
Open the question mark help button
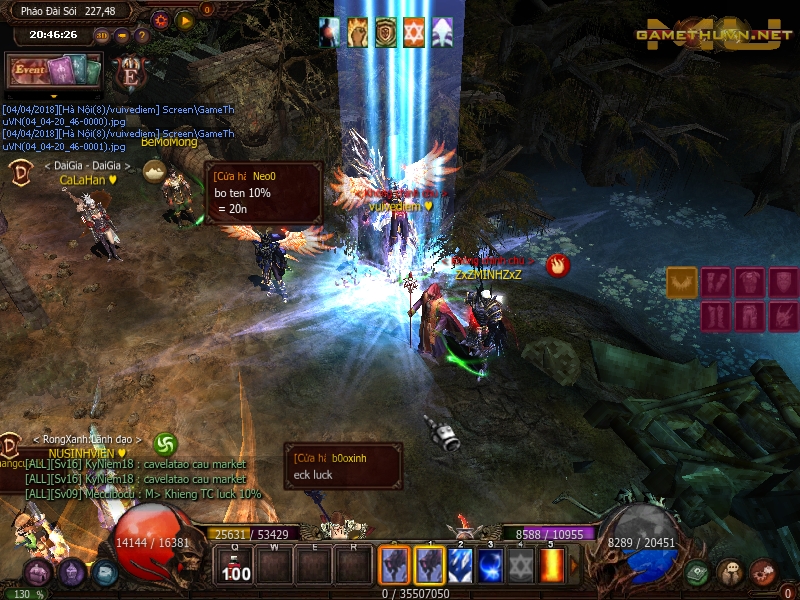(x=141, y=35)
